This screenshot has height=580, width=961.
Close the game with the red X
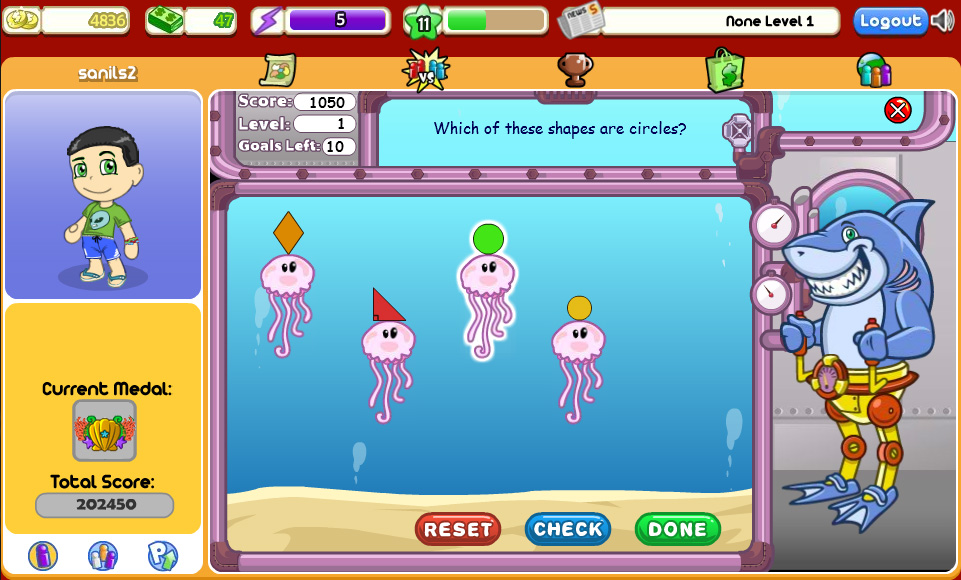coord(897,110)
